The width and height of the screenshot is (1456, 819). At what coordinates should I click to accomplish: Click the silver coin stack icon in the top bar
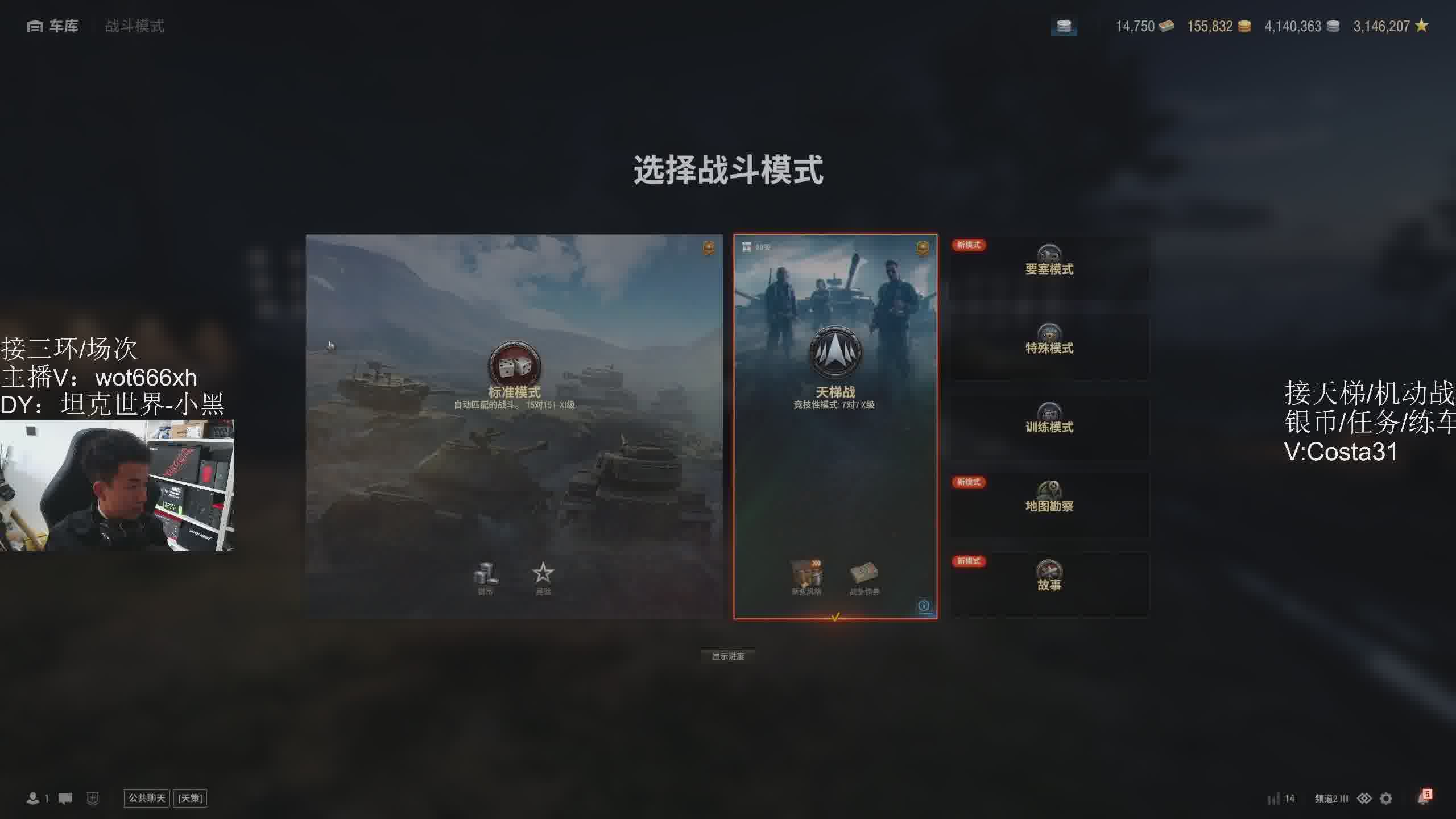click(1064, 26)
